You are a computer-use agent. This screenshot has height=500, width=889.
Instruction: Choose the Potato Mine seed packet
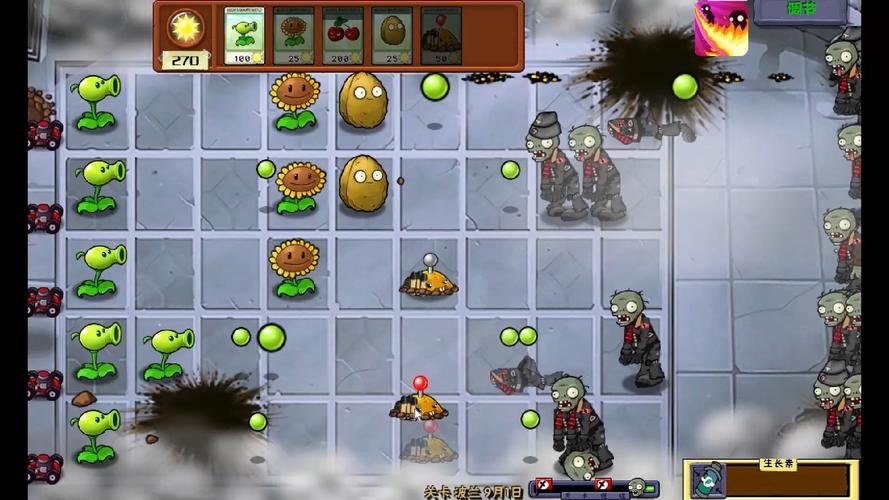(x=441, y=37)
